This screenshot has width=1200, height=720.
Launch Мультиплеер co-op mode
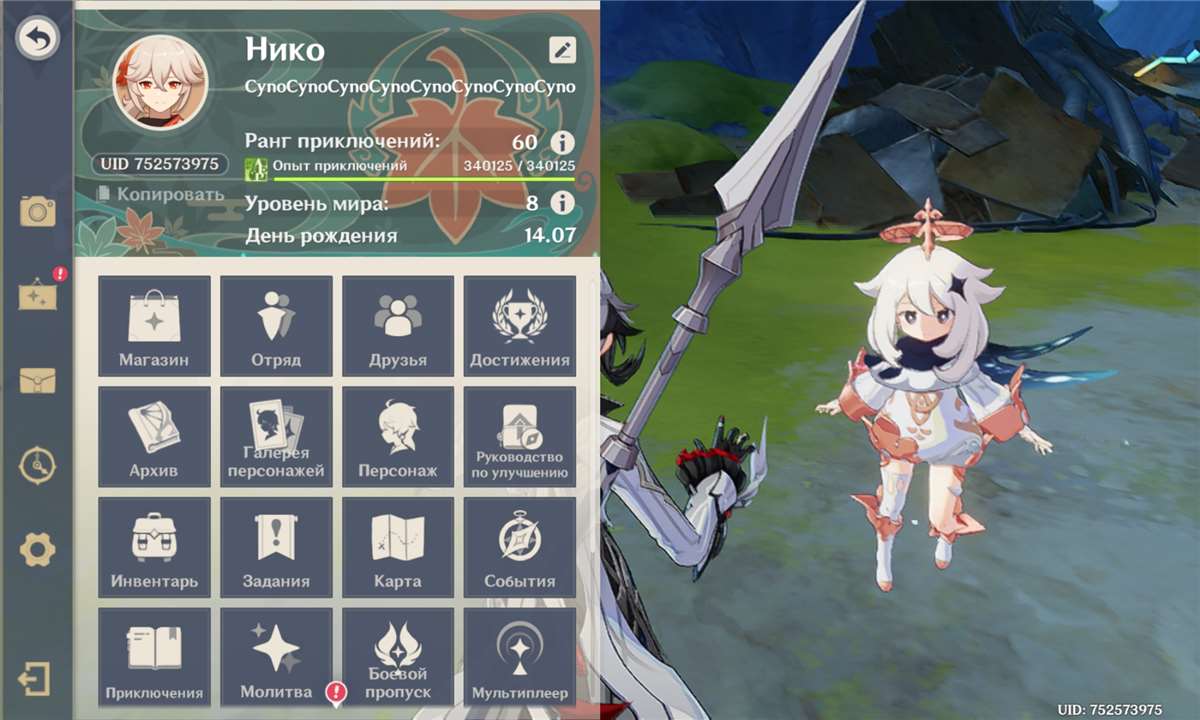point(520,658)
